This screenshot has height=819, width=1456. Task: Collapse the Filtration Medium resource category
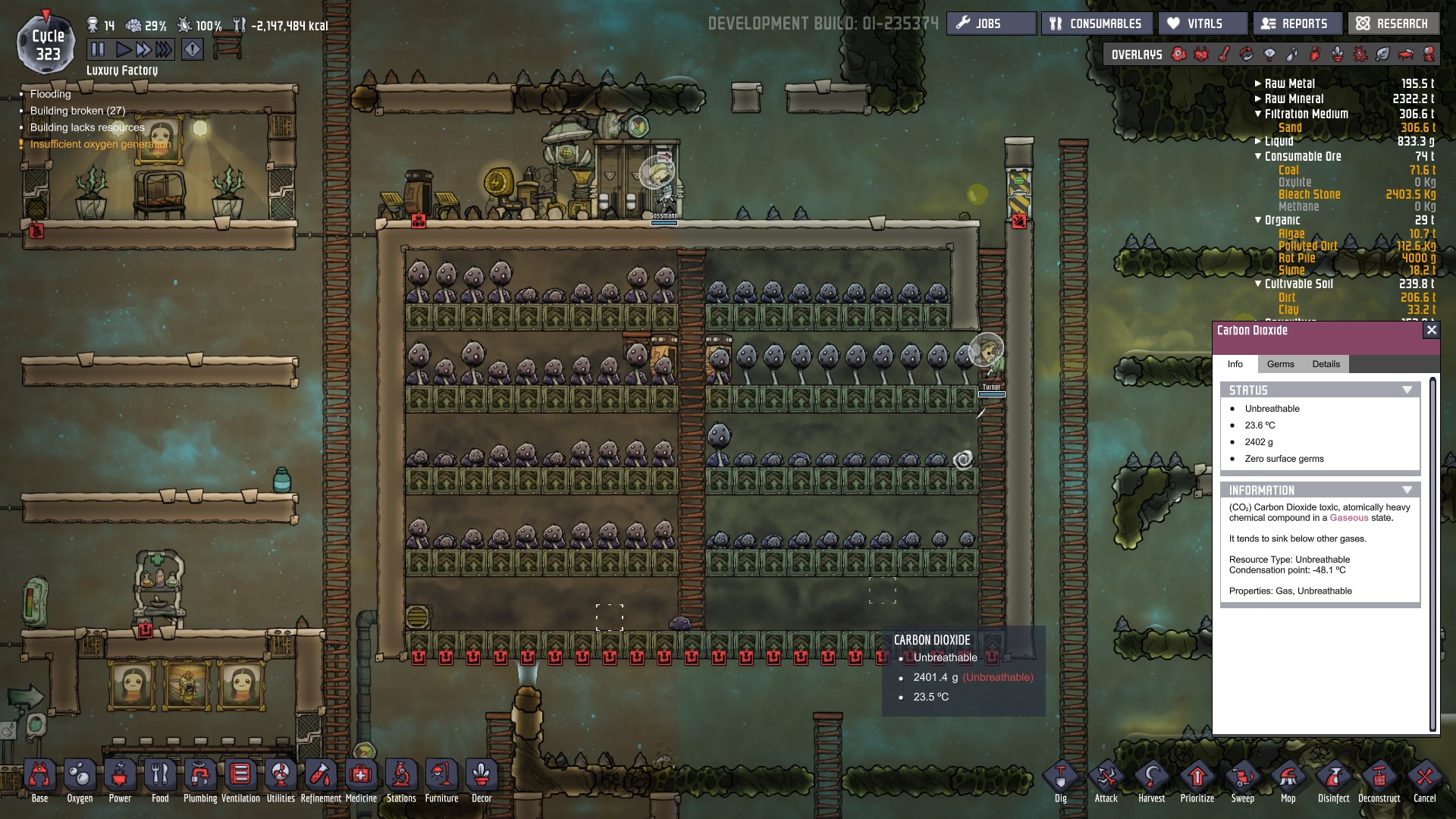point(1257,114)
